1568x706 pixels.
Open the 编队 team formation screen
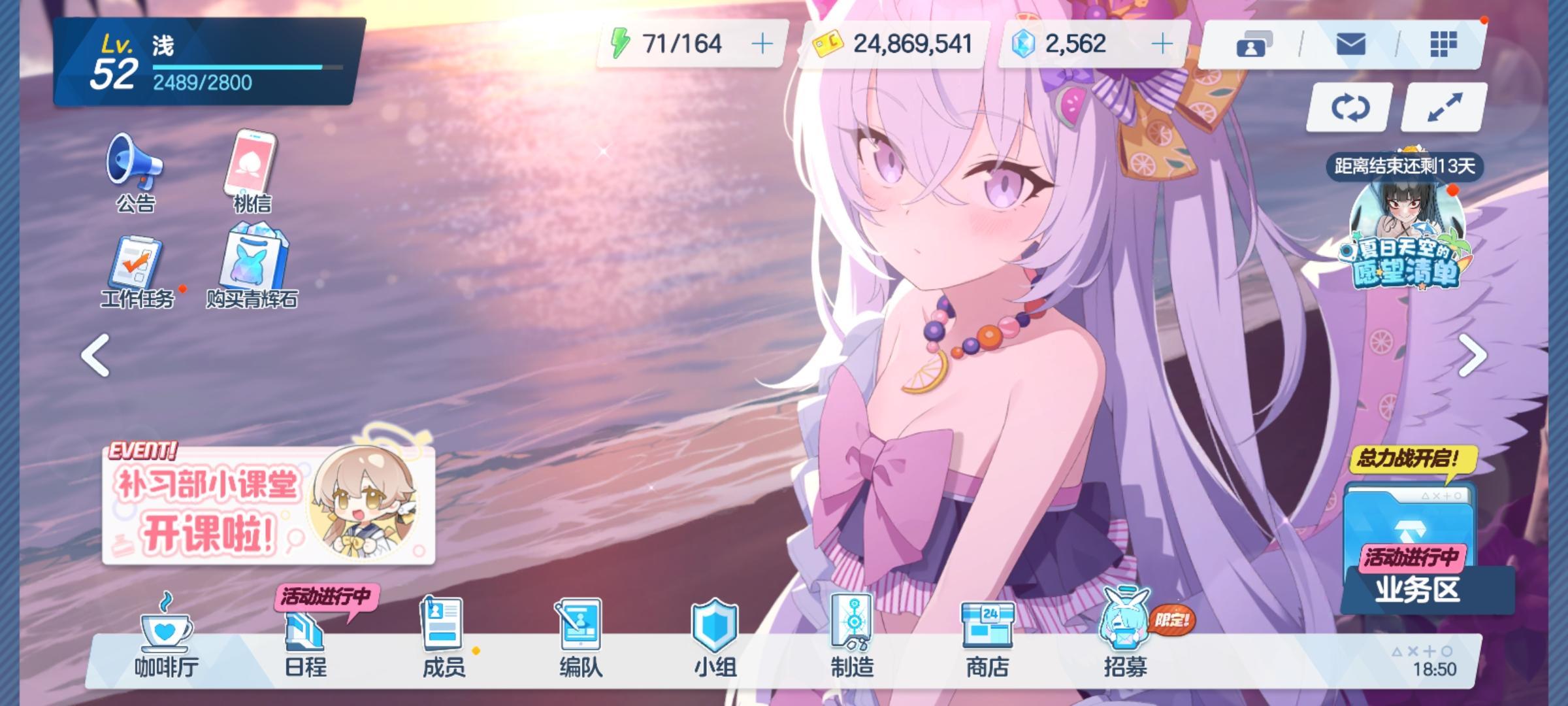tap(578, 644)
